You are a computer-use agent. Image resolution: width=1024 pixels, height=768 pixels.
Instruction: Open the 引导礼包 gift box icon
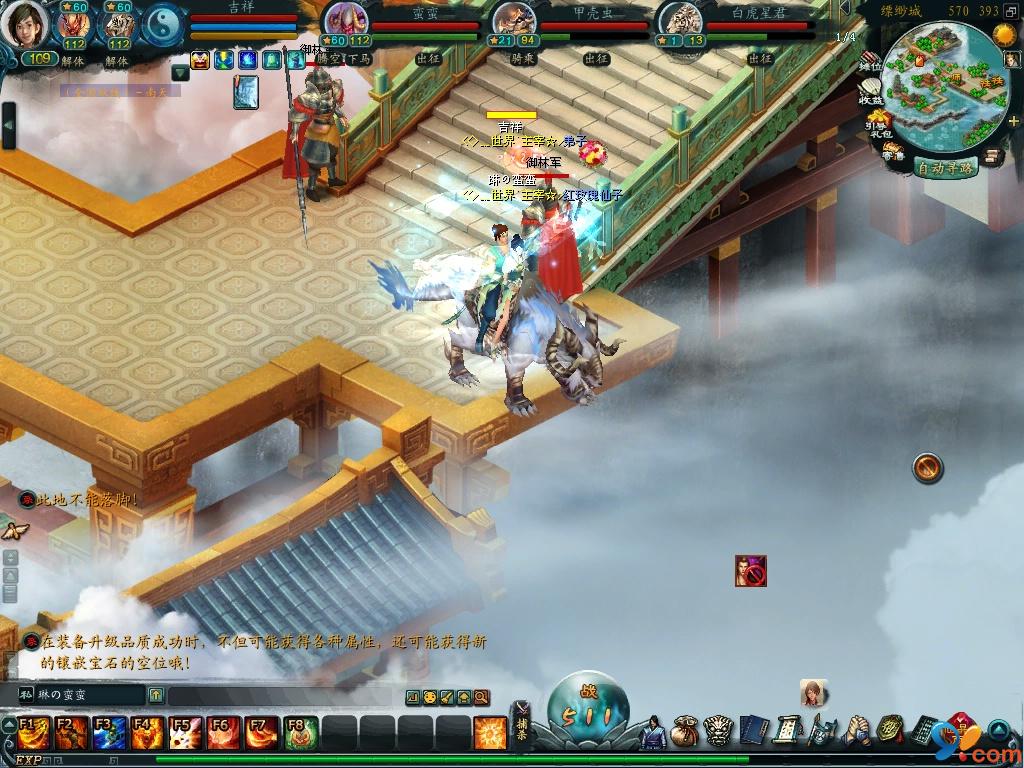click(877, 125)
